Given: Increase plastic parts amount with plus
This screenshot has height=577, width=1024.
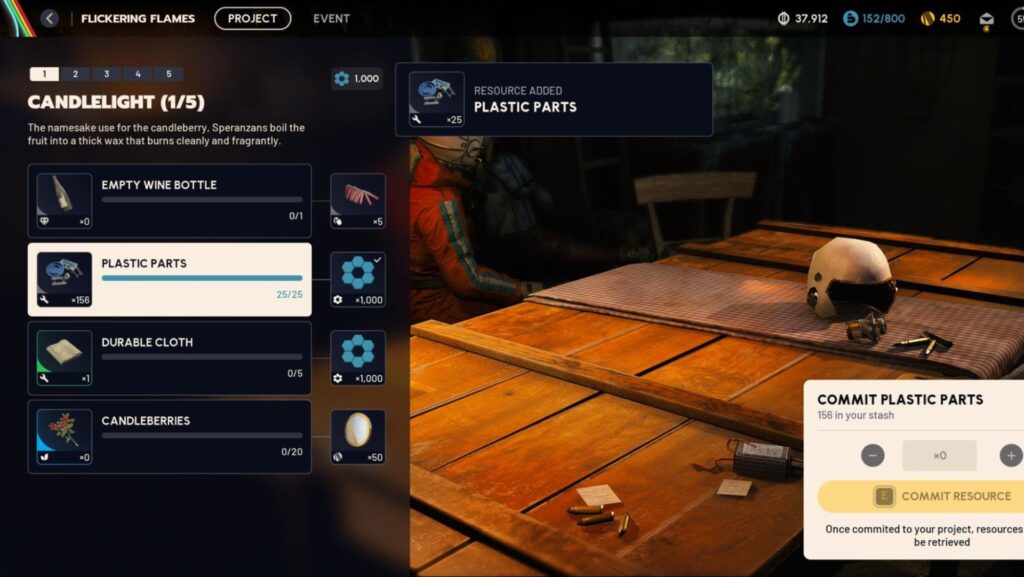Looking at the screenshot, I should (1010, 456).
